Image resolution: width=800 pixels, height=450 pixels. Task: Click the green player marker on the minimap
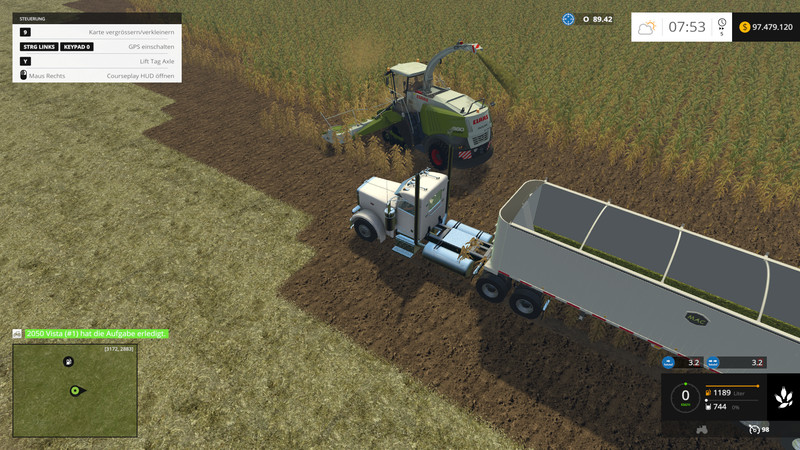pos(74,390)
